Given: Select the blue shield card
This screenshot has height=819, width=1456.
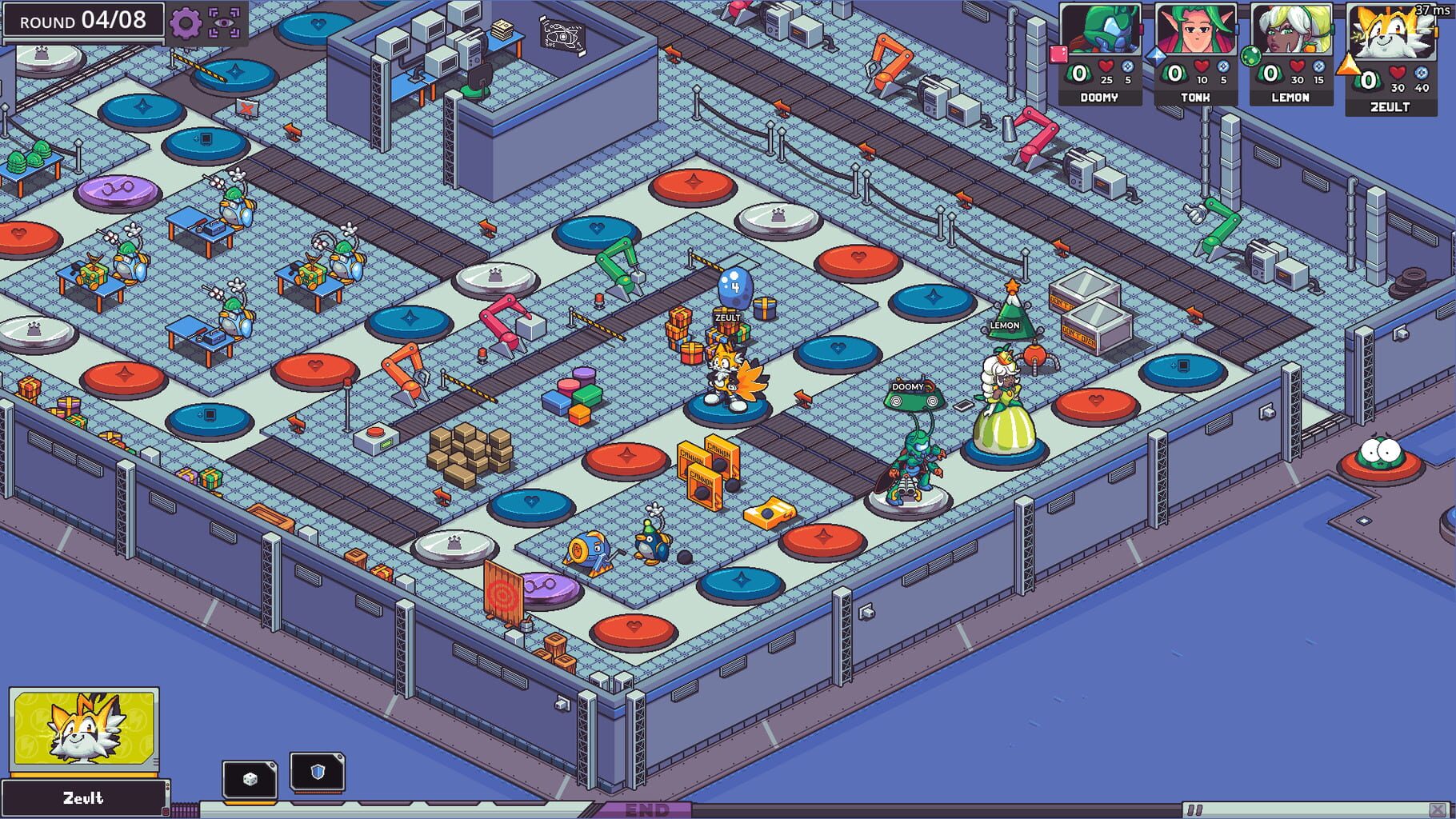Looking at the screenshot, I should pos(318,771).
